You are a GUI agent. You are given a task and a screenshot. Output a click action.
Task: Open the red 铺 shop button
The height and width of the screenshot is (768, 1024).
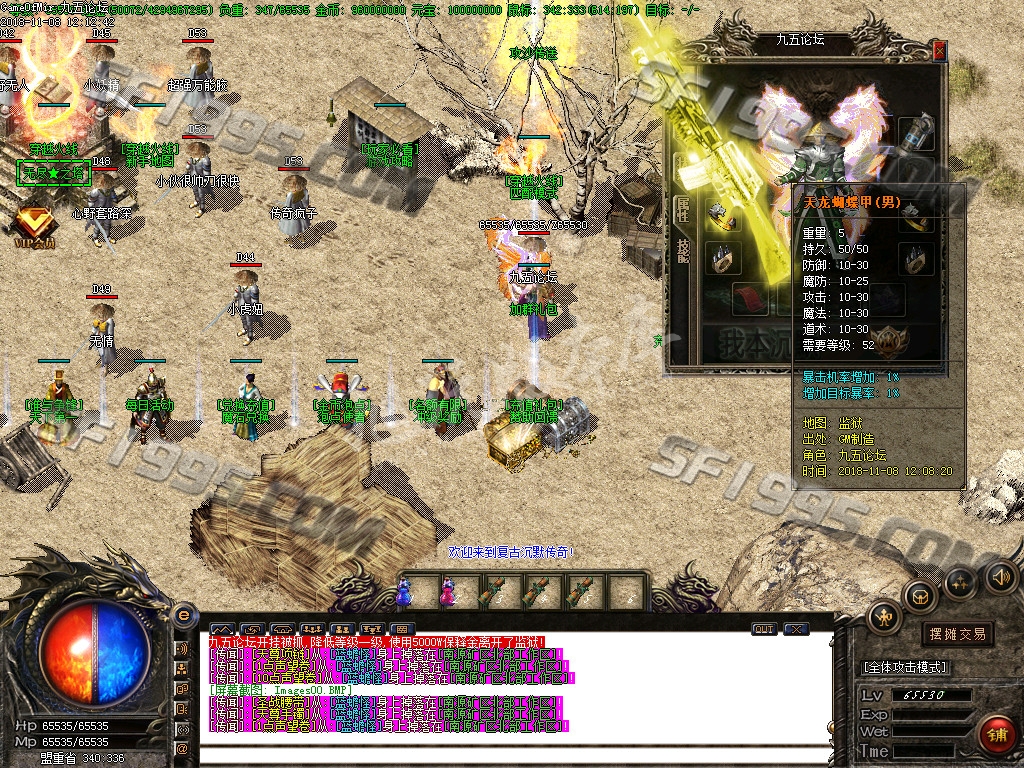click(995, 734)
